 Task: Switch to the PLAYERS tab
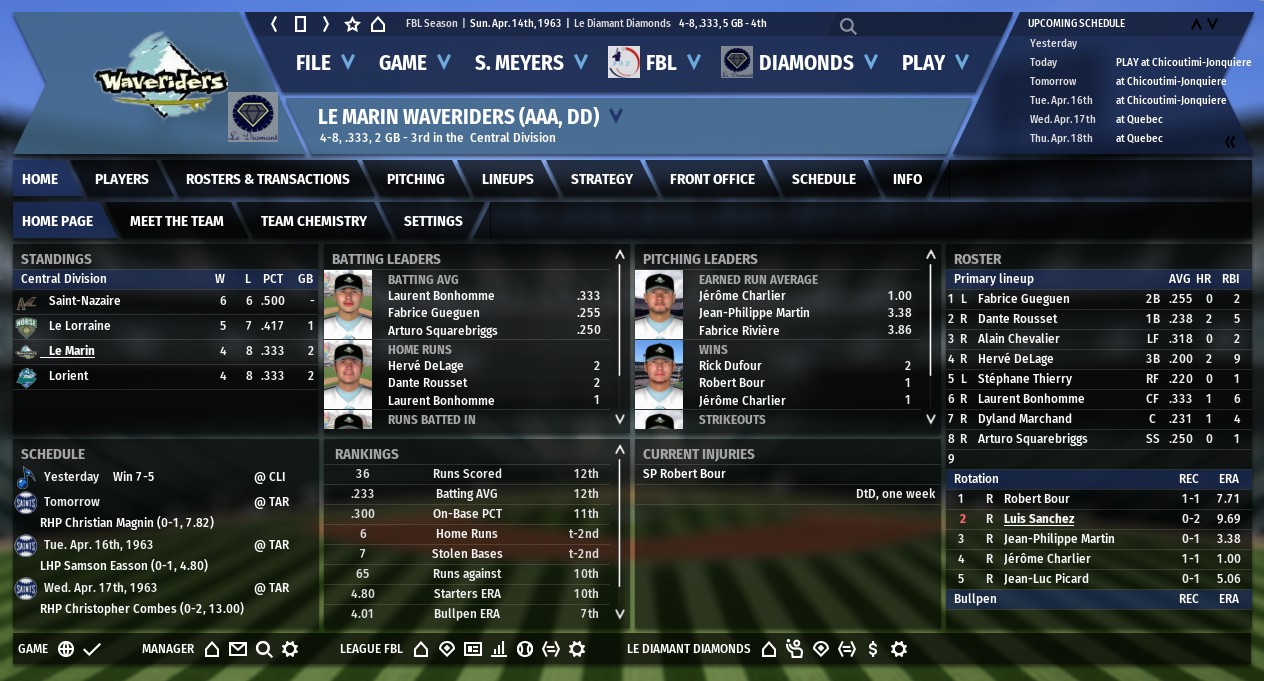[x=121, y=179]
